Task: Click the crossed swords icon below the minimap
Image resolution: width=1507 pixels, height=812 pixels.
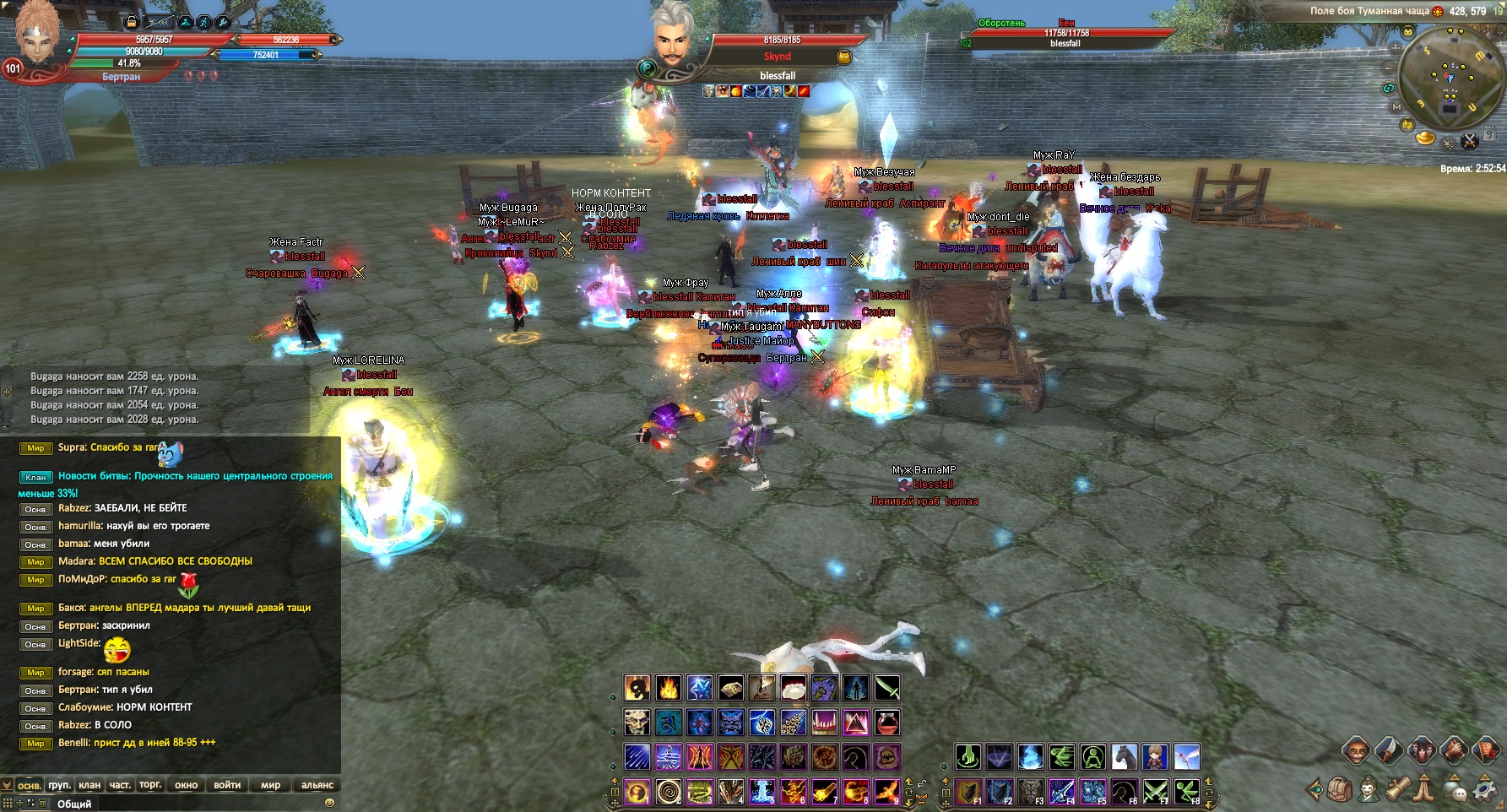Action: (x=1469, y=140)
